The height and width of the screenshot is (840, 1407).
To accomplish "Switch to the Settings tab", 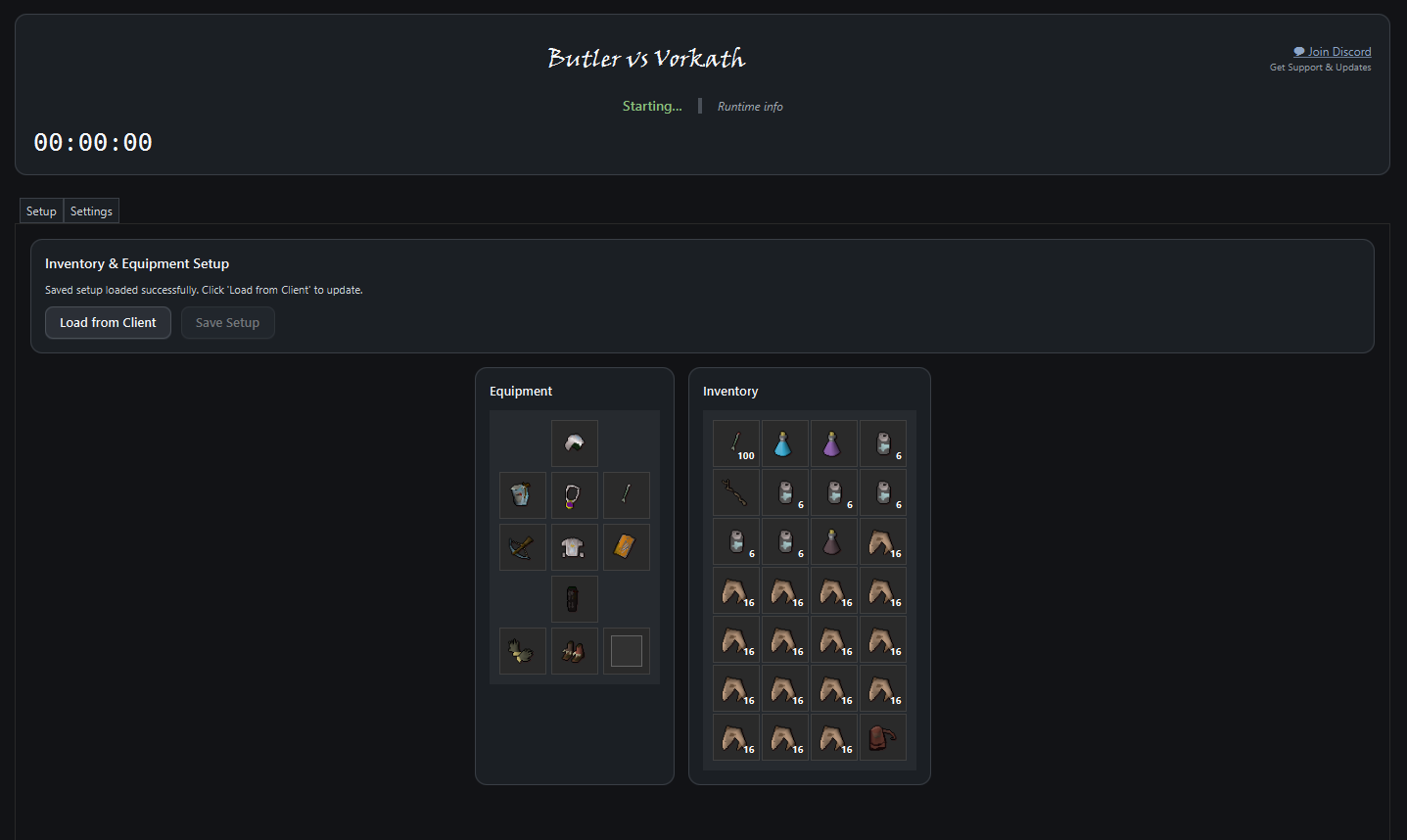I will 91,210.
